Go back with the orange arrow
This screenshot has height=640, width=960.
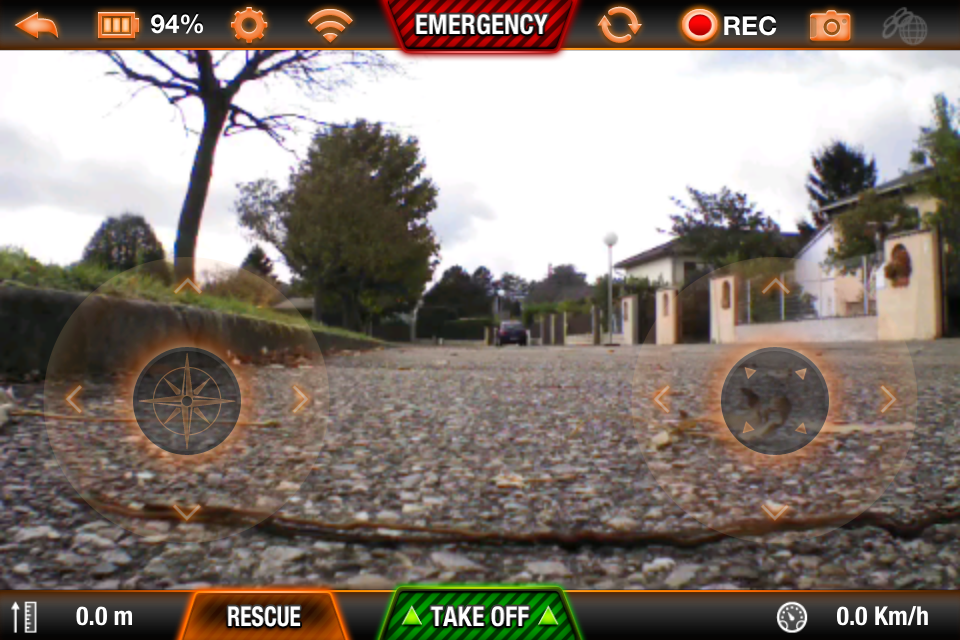coord(36,24)
